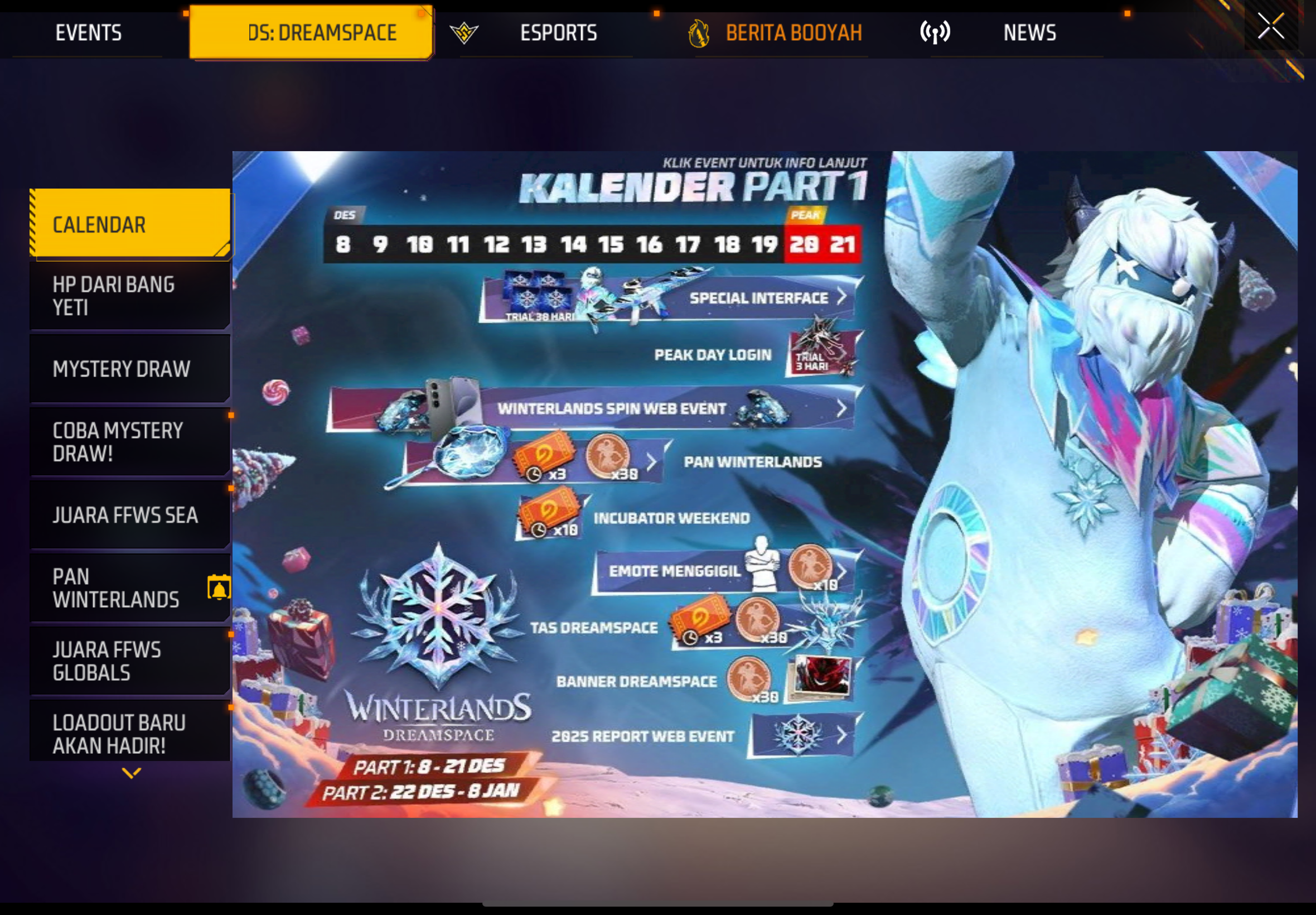Click the smartphone prize icon in Winterlands Spin
1316x915 pixels.
click(x=452, y=401)
